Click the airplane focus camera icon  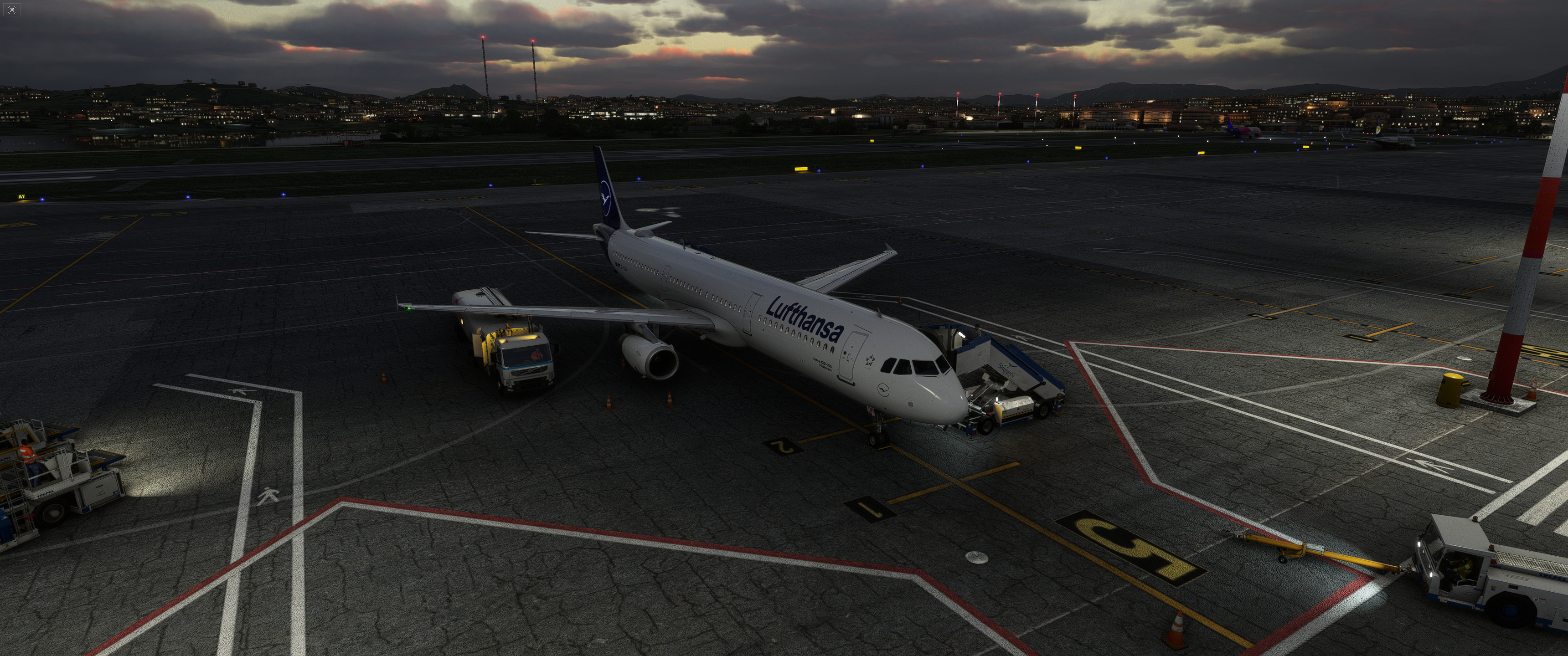pos(11,10)
